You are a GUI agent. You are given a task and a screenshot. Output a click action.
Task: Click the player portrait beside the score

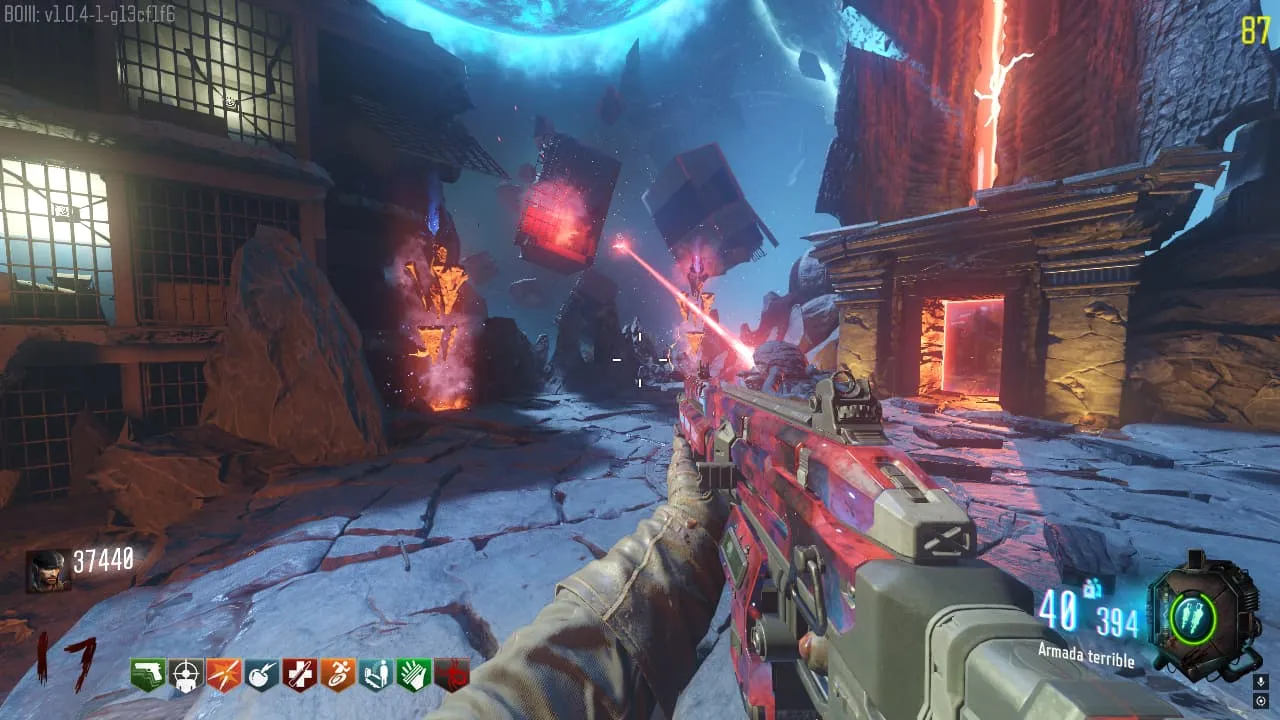(x=48, y=571)
